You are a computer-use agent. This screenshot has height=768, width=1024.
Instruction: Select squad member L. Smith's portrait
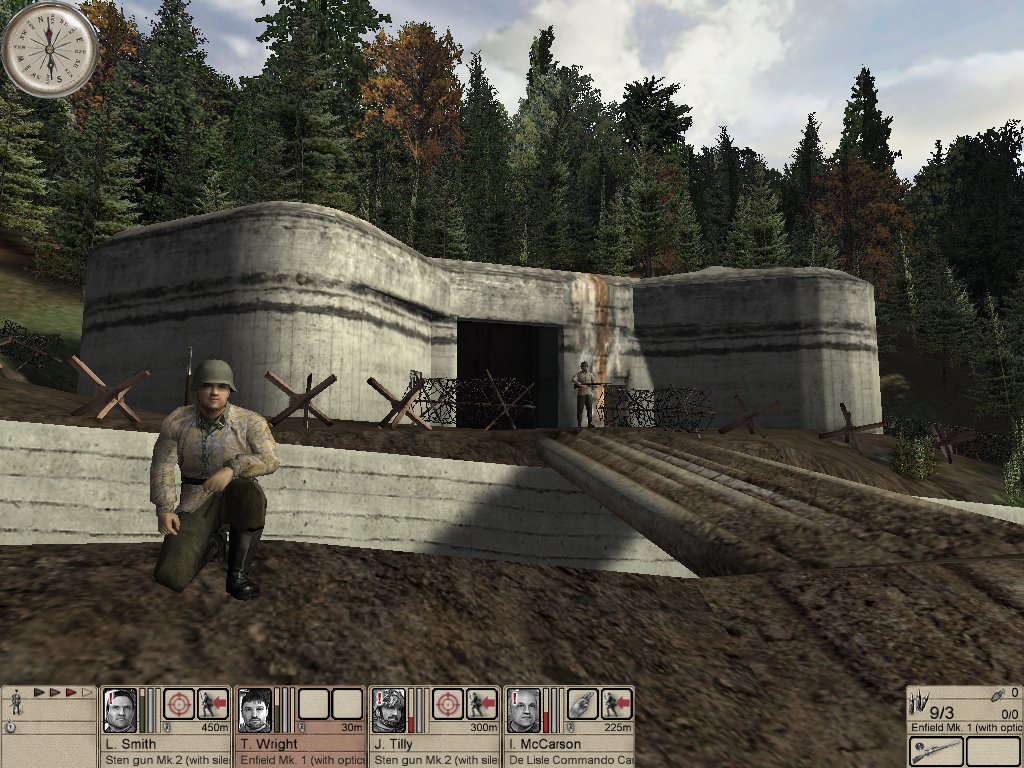(120, 710)
